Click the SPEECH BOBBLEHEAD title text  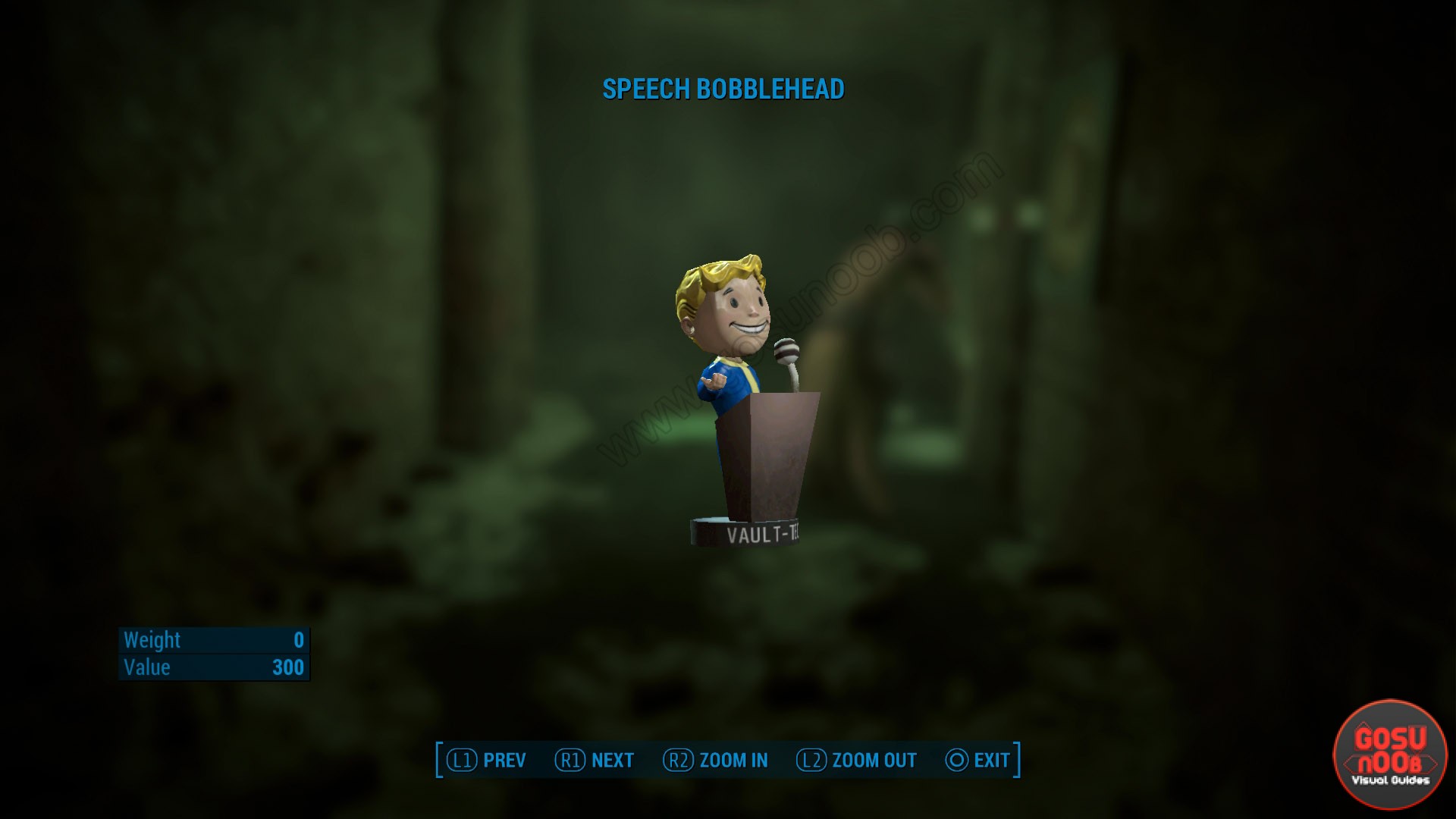tap(723, 89)
